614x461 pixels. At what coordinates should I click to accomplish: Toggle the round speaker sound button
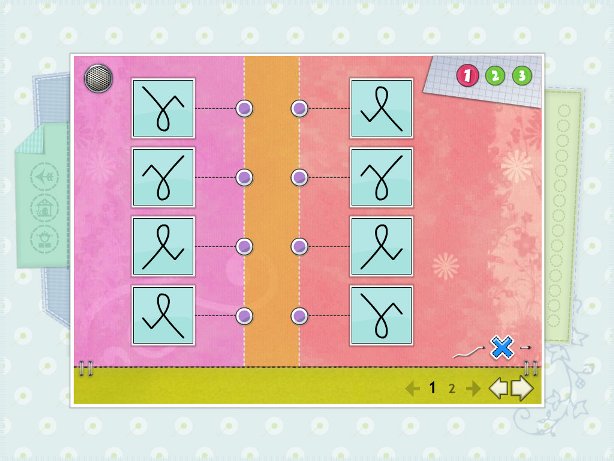(98, 77)
